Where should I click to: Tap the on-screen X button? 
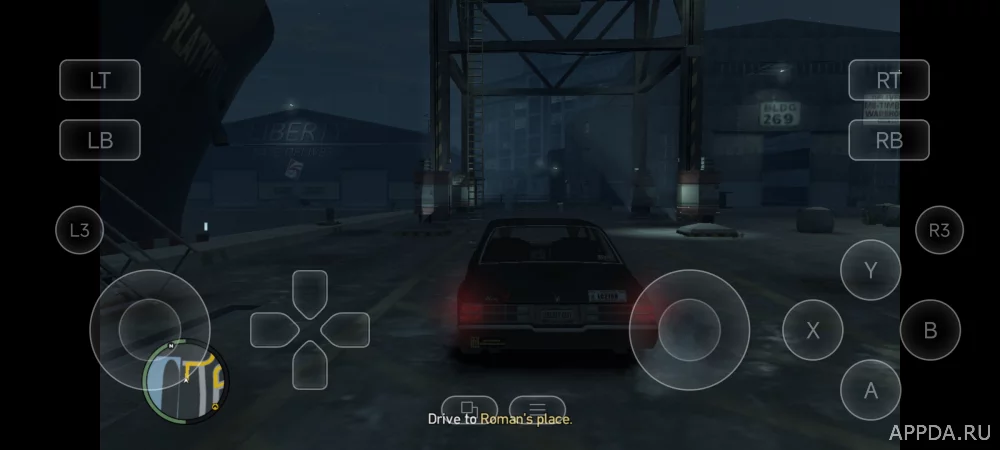click(x=812, y=330)
